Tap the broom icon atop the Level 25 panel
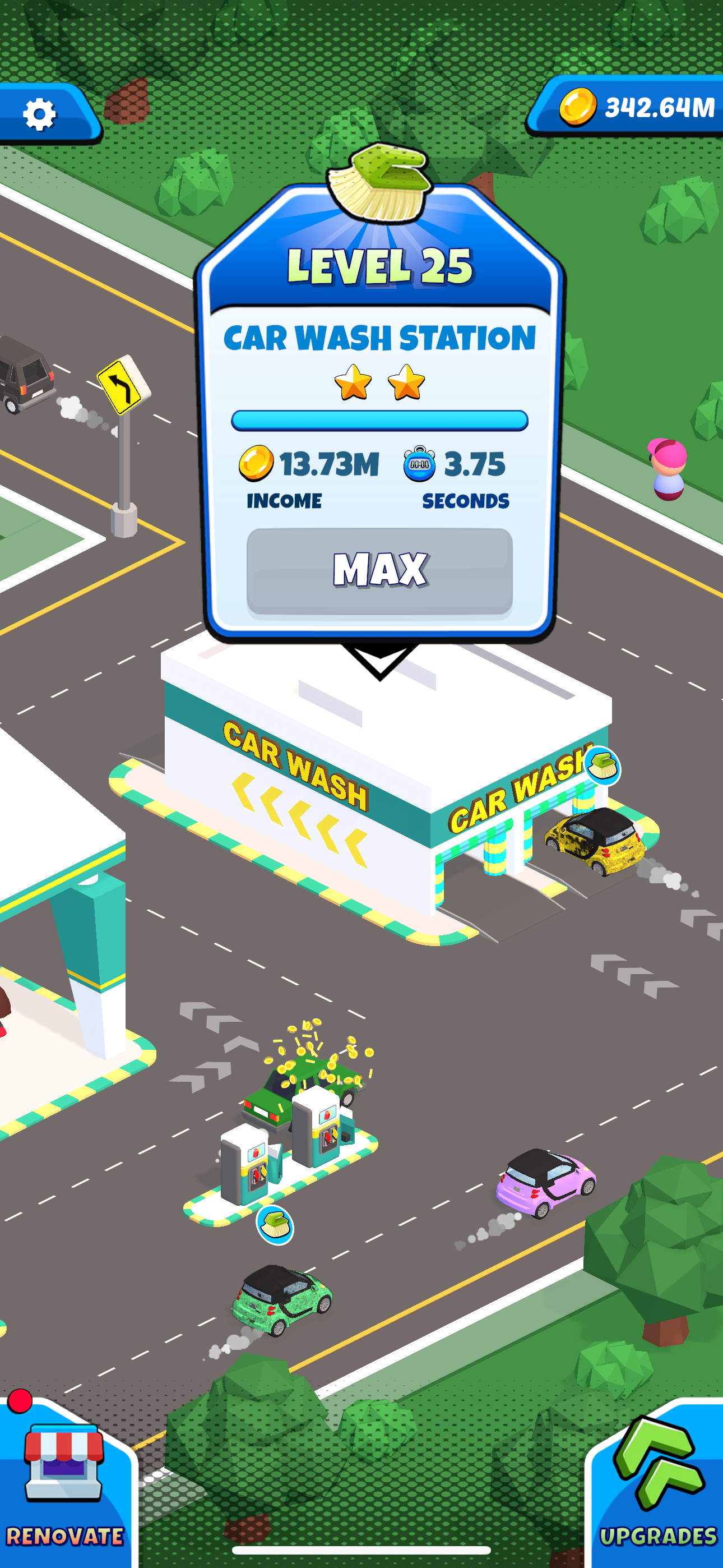723x1568 pixels. click(x=381, y=183)
